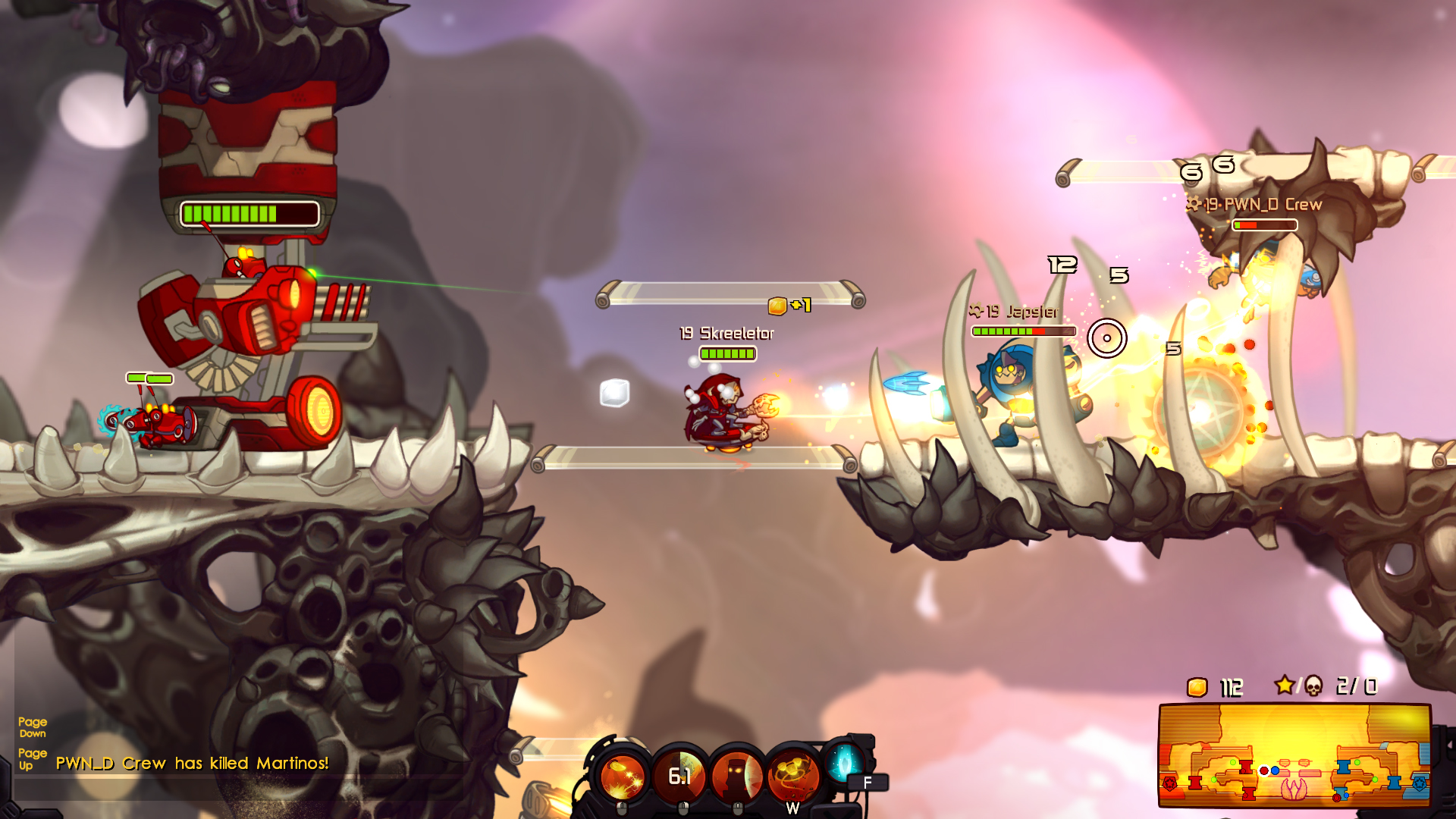This screenshot has height=819, width=1456.
Task: Click the W hotkey label under the ability bar
Action: [x=793, y=808]
